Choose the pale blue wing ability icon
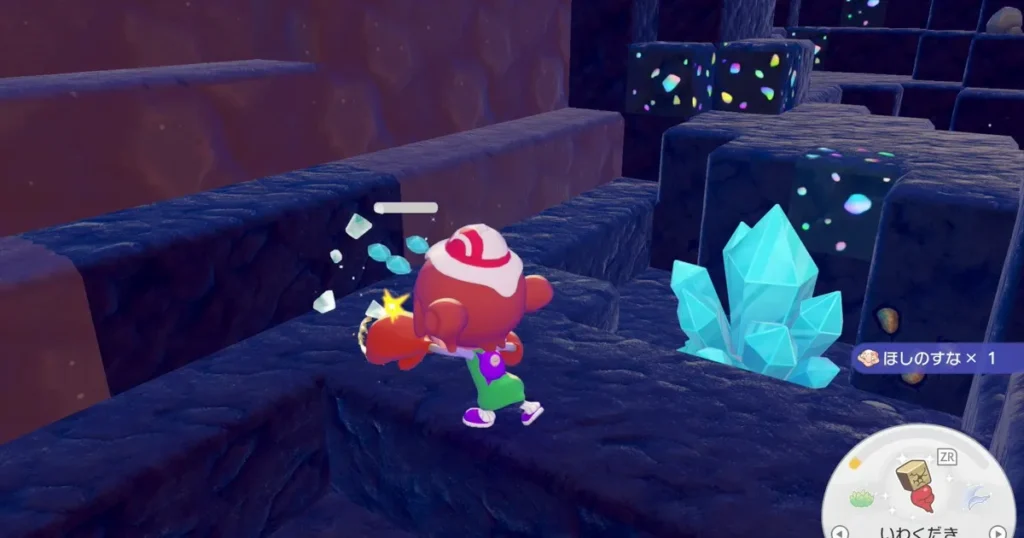The image size is (1024, 538). [x=979, y=496]
